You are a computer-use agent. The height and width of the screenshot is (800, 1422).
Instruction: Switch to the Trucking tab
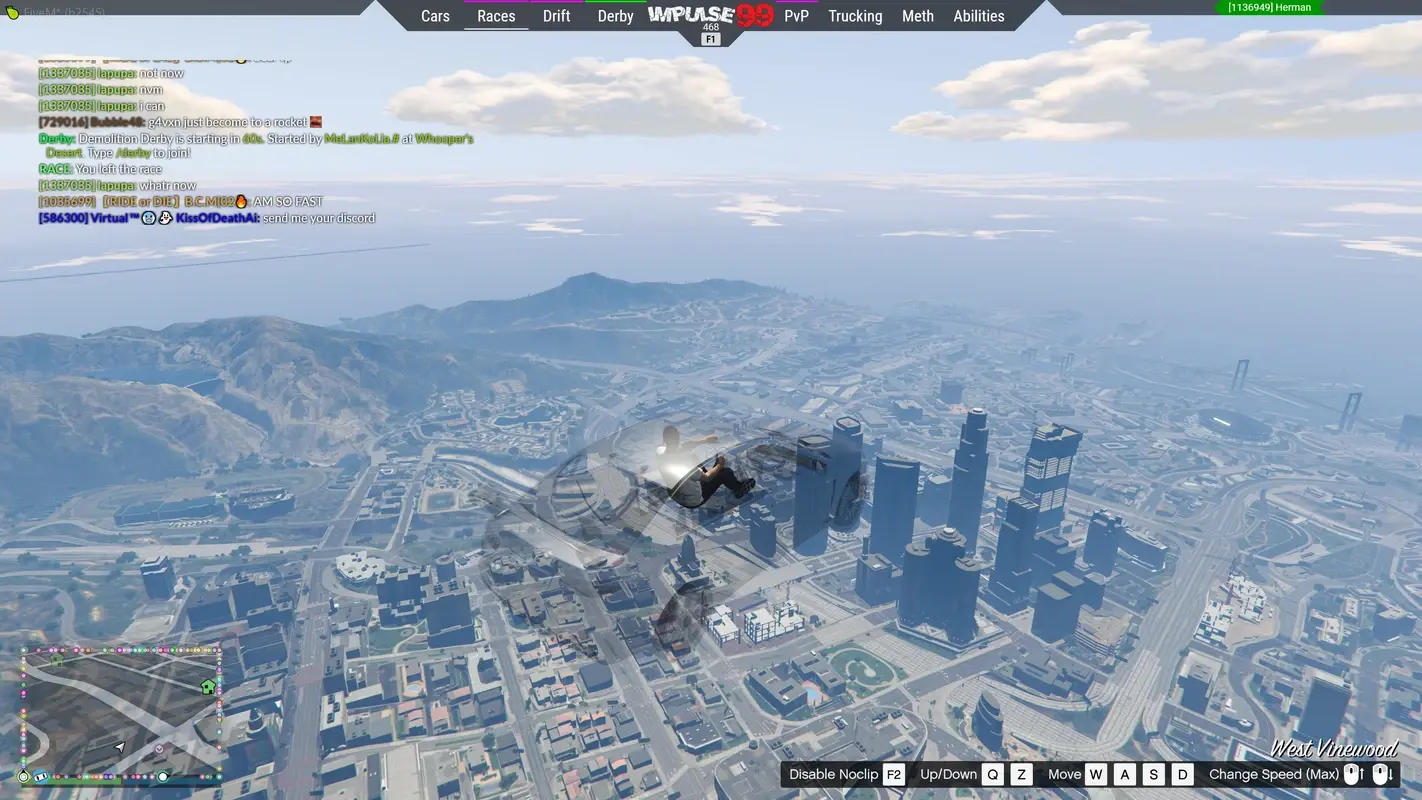855,15
